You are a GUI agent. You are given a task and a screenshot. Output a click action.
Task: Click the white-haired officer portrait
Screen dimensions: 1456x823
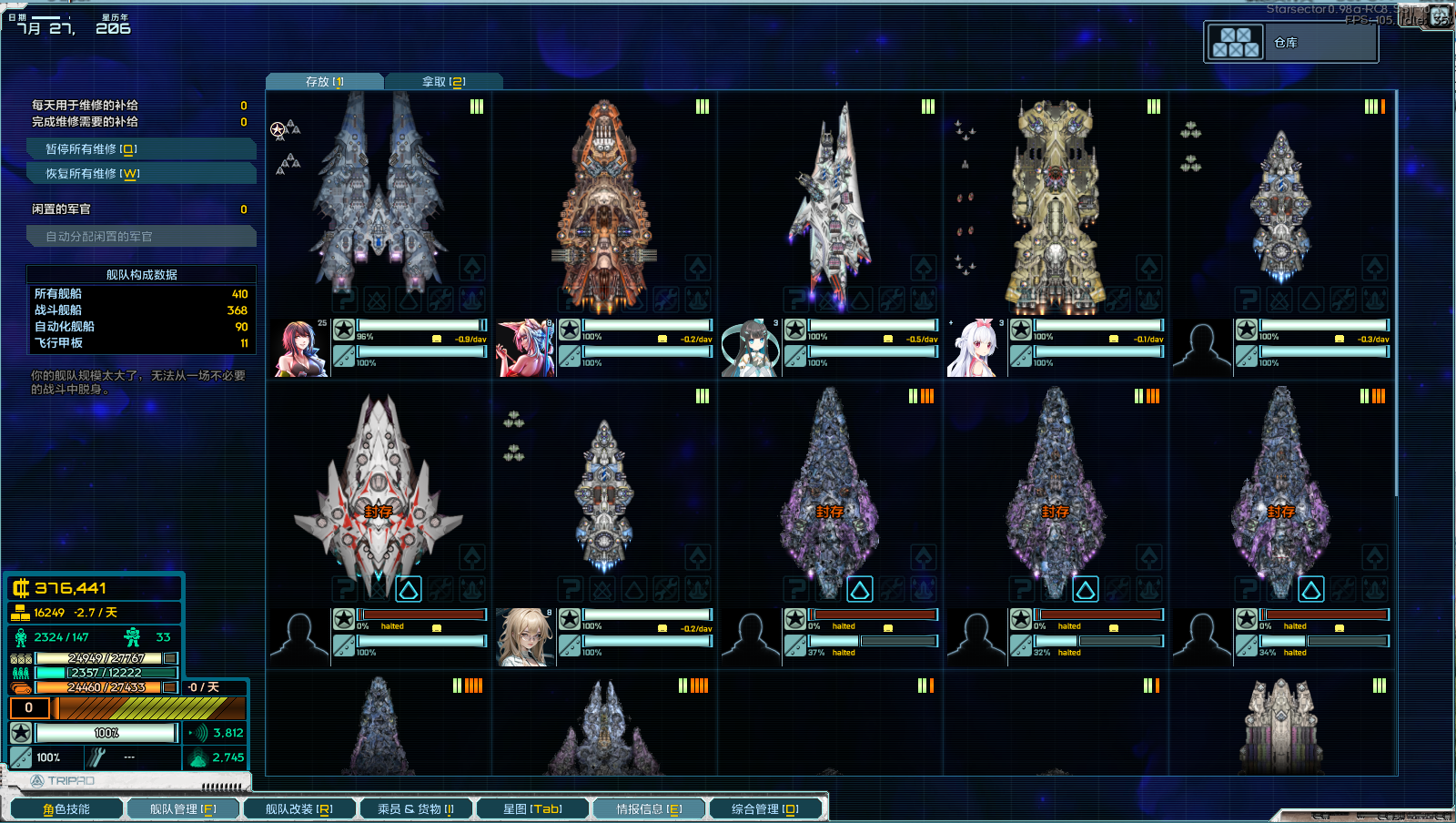point(976,349)
